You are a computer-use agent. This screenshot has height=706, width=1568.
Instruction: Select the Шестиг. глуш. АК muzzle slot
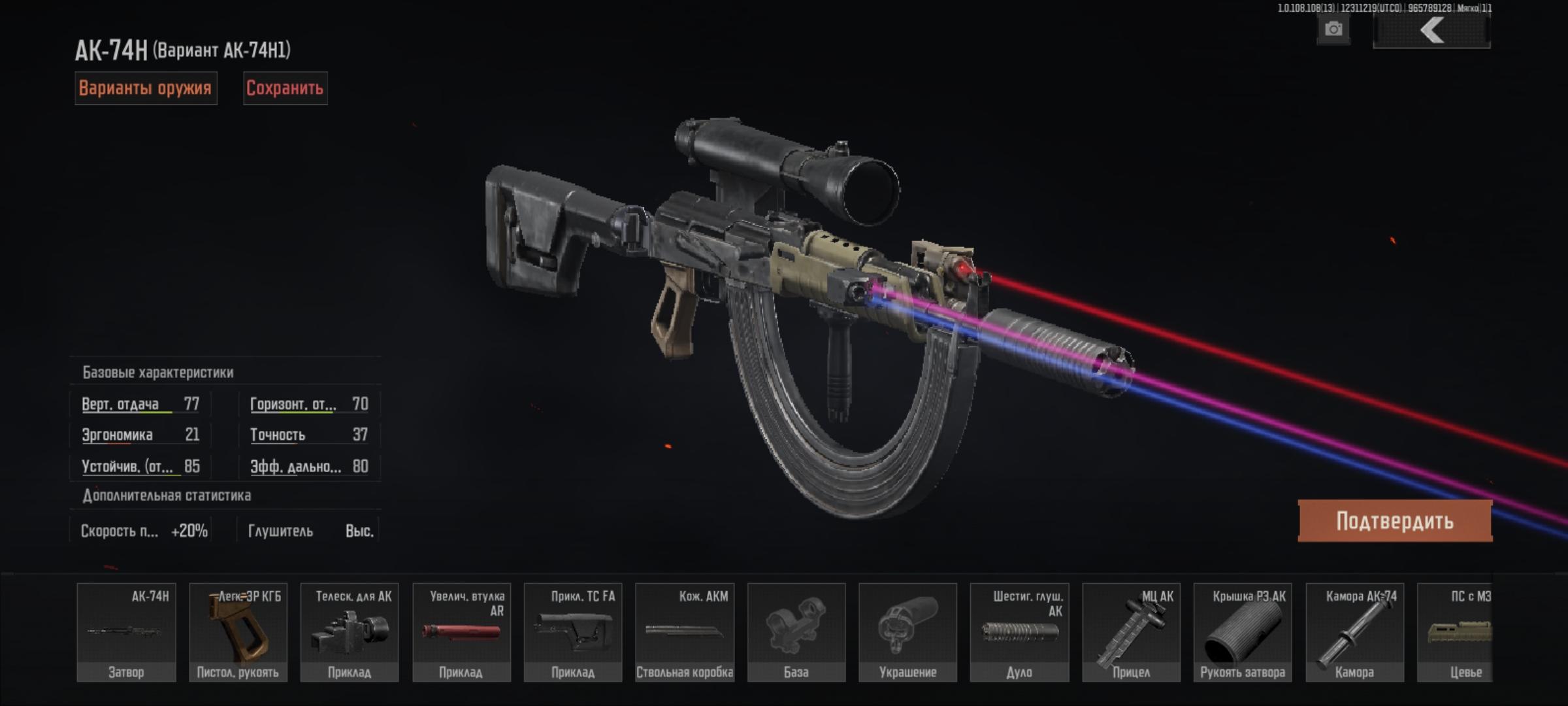[x=1019, y=632]
